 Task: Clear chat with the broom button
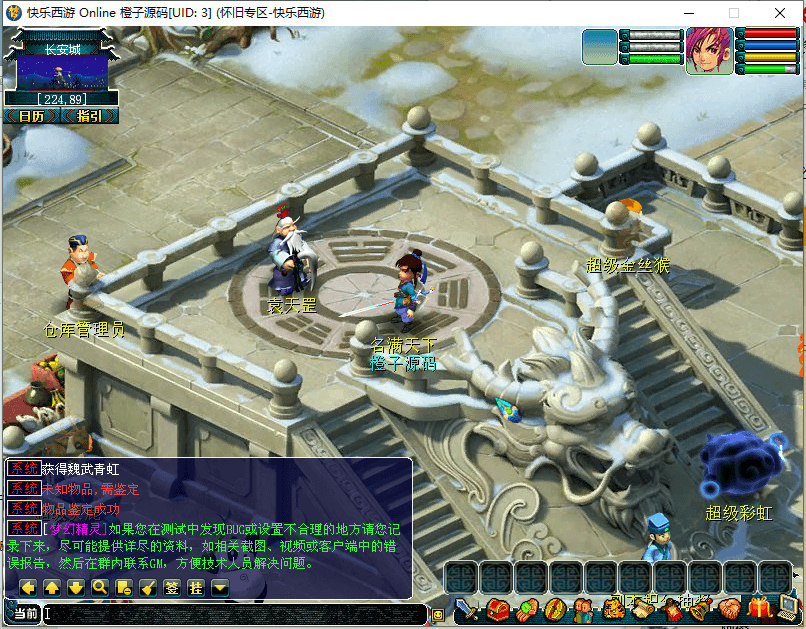coord(148,588)
